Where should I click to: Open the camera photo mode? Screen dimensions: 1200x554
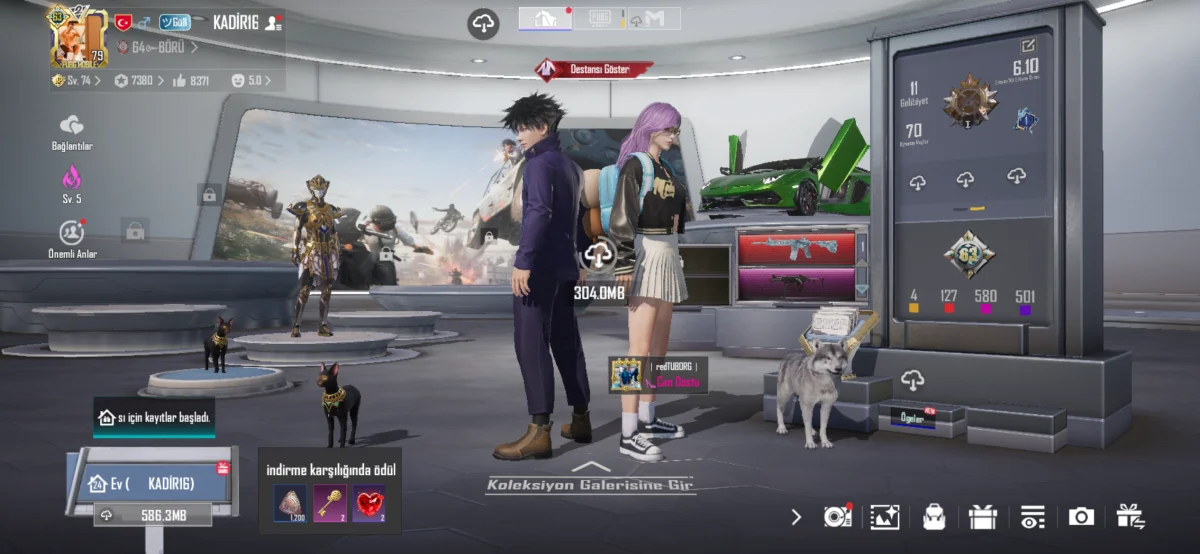[1081, 516]
